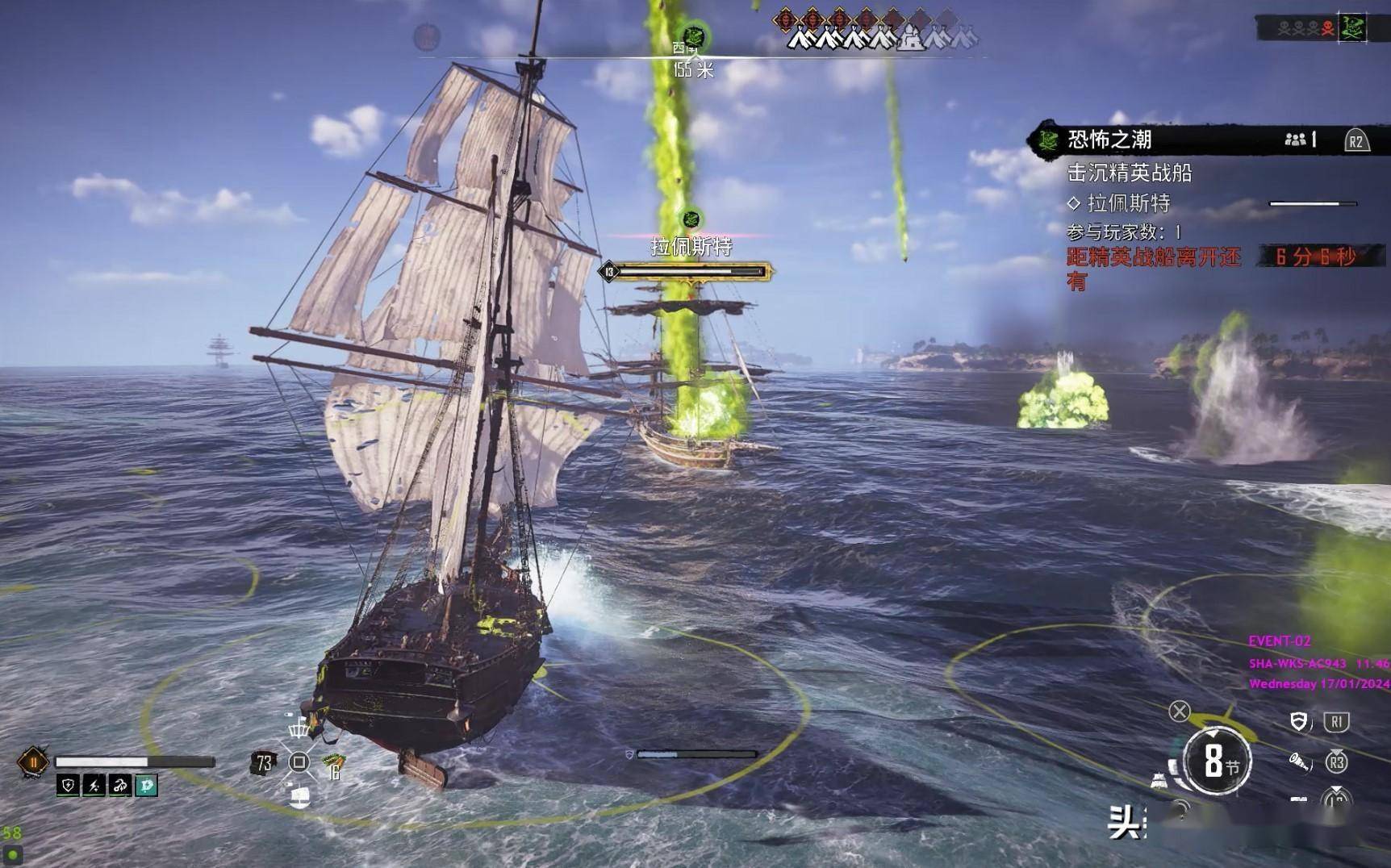Select the 拉佩斯特 objective entry
This screenshot has height=868, width=1391.
point(1128,202)
